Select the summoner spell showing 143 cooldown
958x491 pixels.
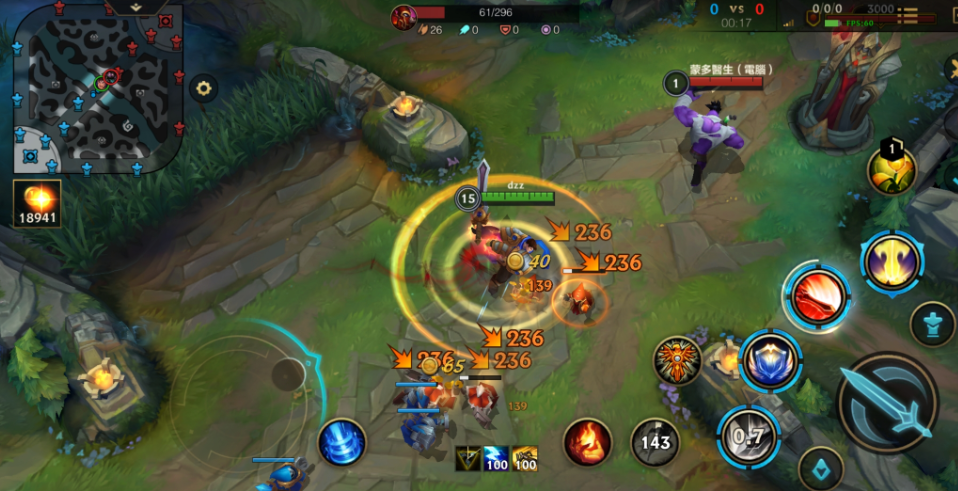point(655,442)
